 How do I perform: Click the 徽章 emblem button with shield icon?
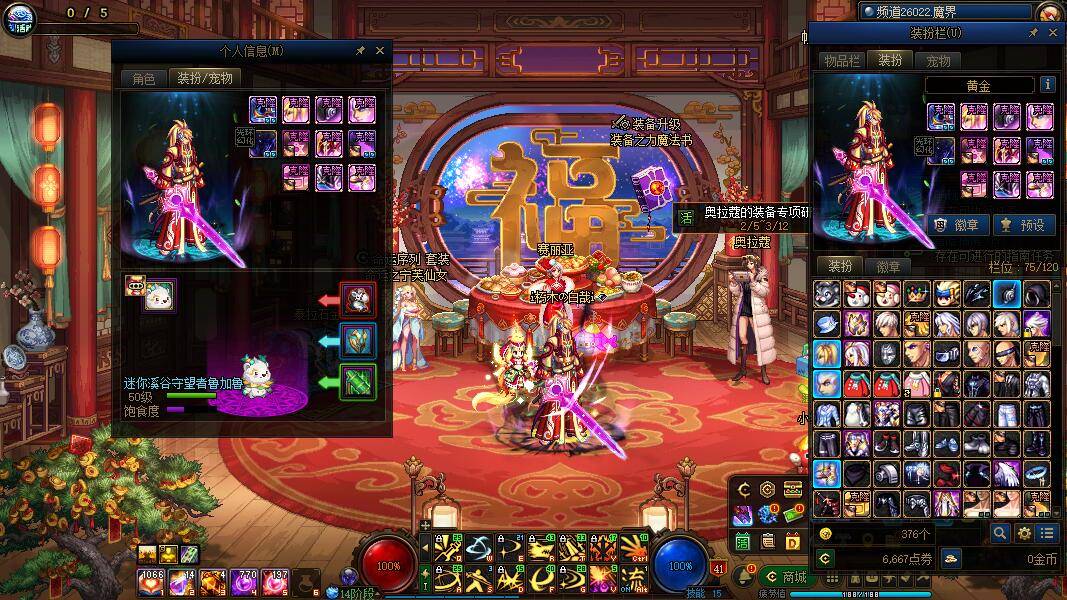(x=956, y=225)
